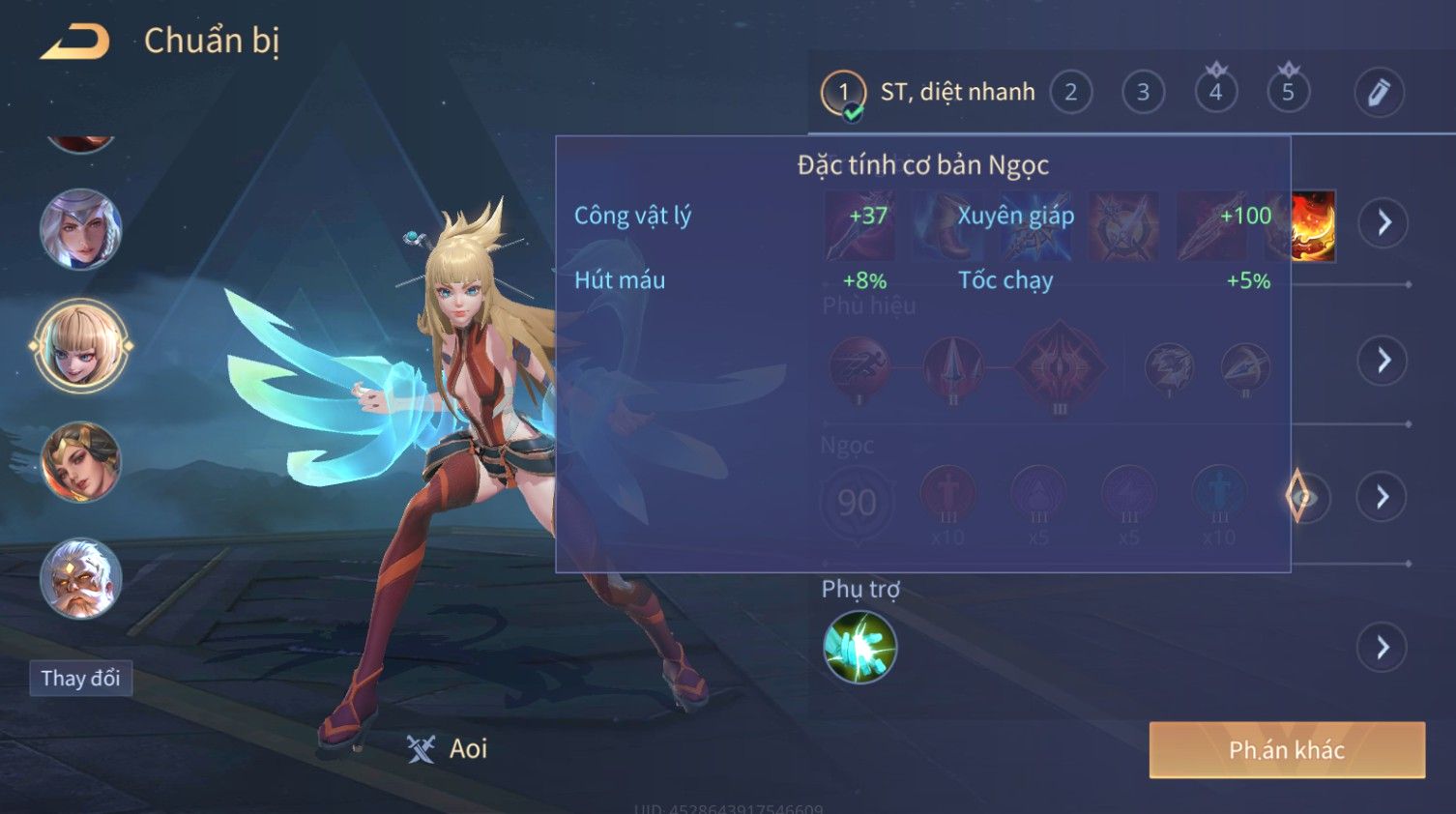Viewport: 1456px width, 814px height.
Task: Click the Thay đổi button
Action: coord(80,678)
